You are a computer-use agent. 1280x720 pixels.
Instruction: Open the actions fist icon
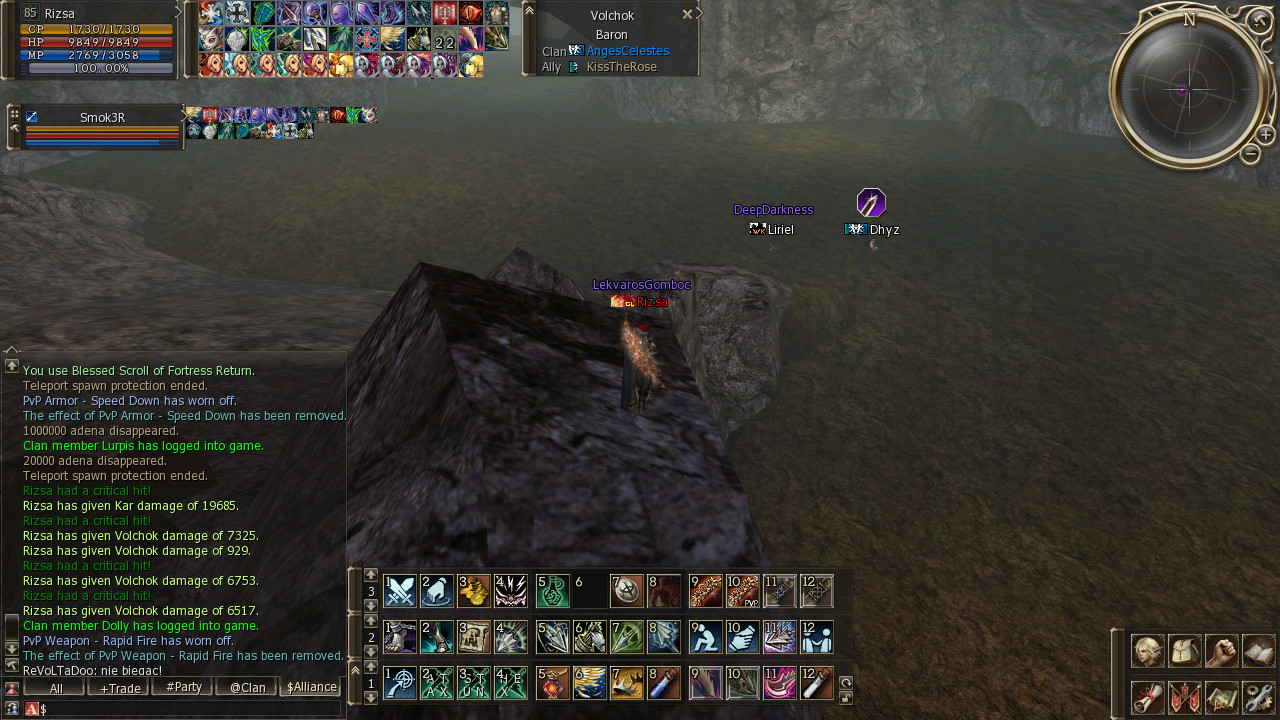[x=1221, y=651]
